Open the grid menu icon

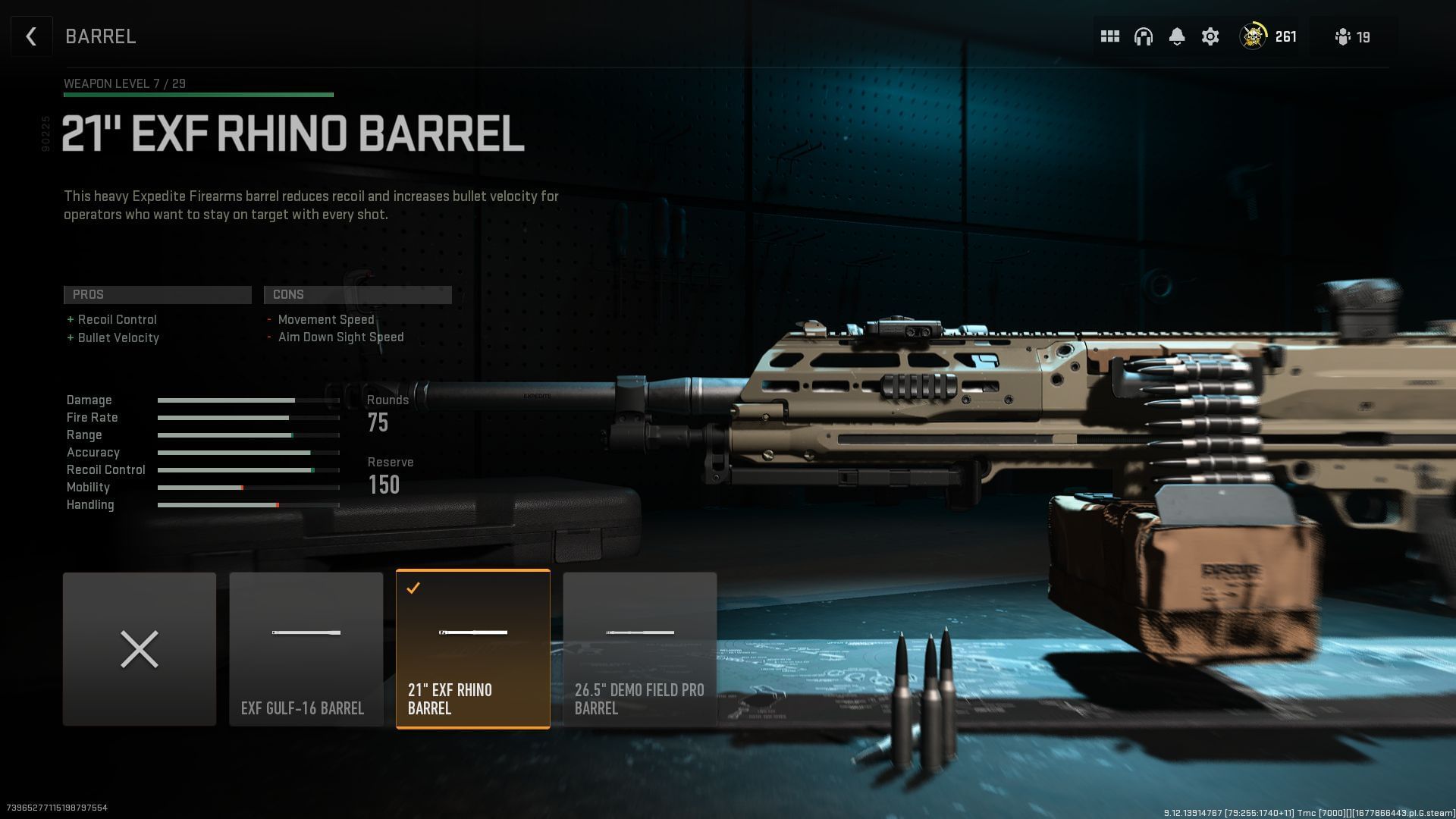click(x=1110, y=36)
